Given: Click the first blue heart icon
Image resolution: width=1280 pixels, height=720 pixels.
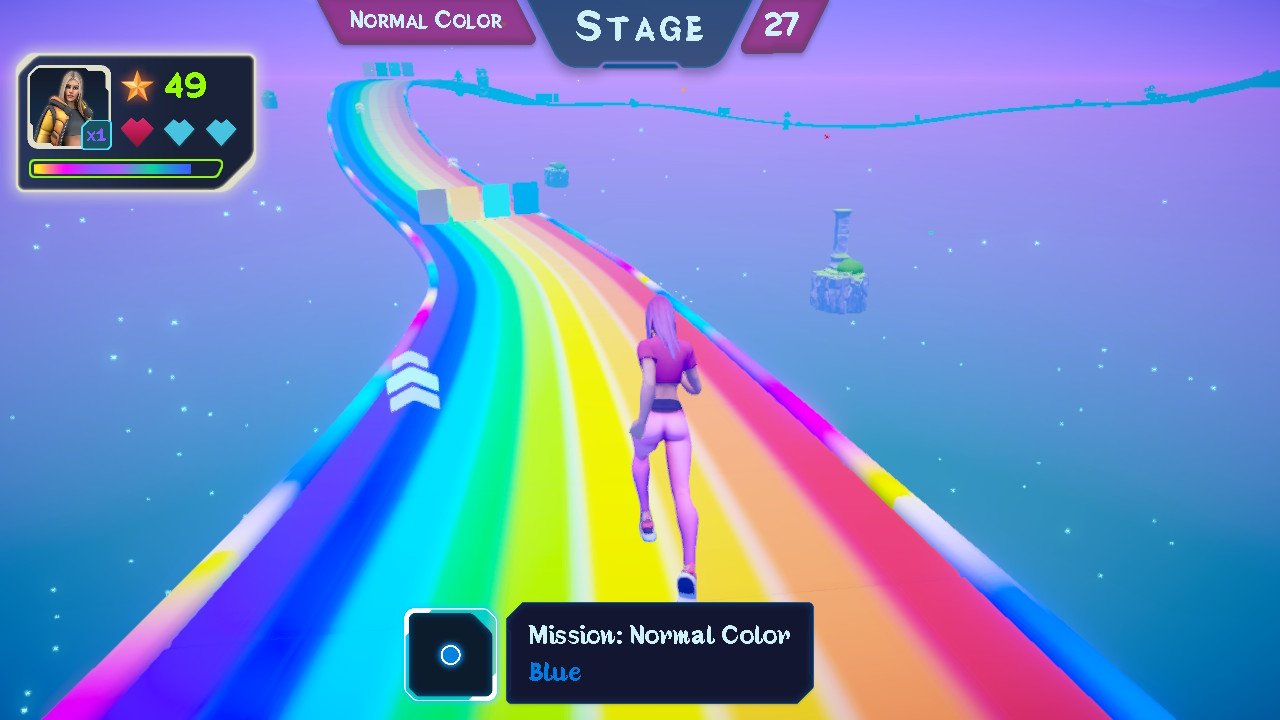Looking at the screenshot, I should [180, 131].
